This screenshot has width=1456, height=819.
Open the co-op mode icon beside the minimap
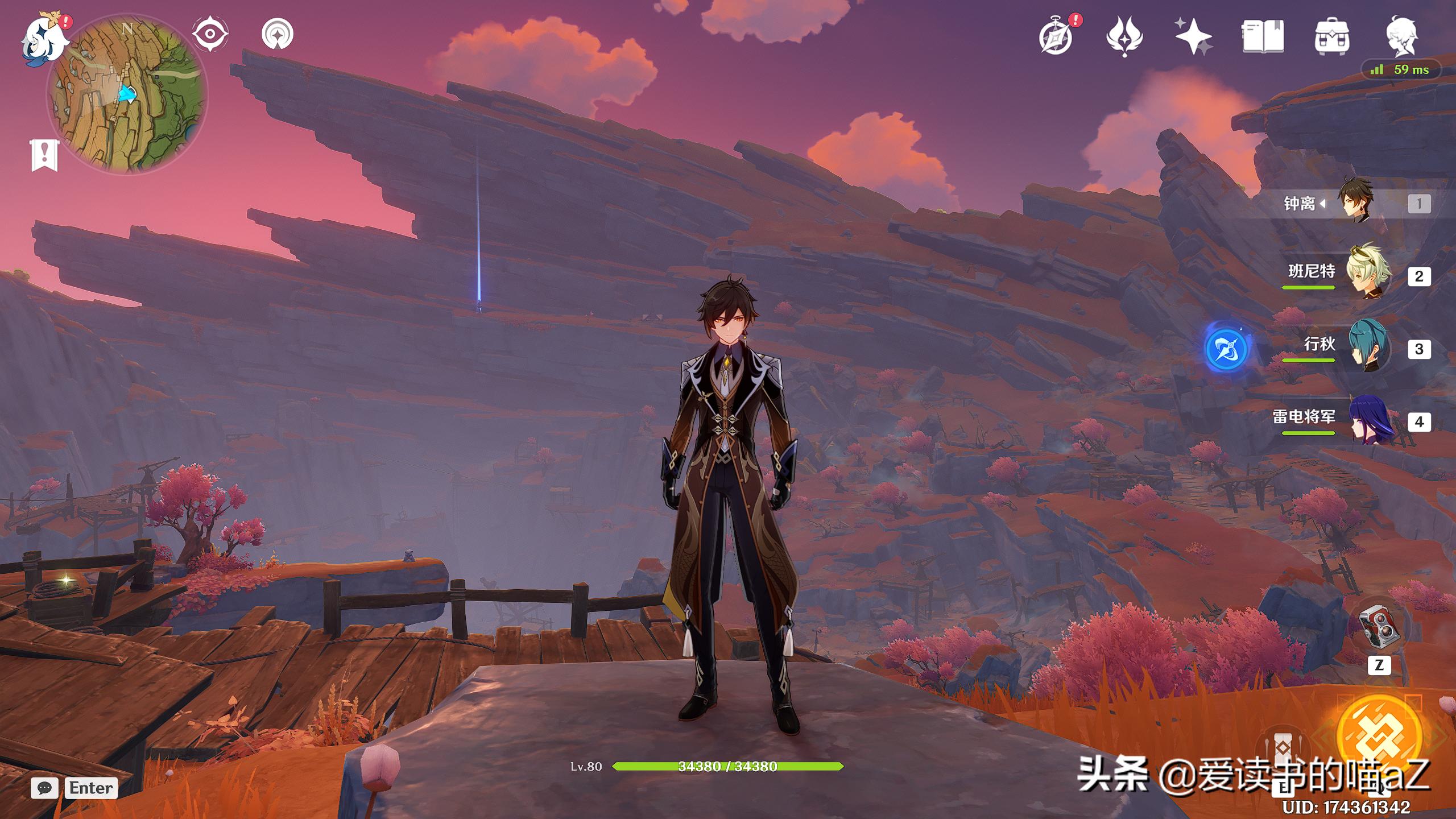pyautogui.click(x=278, y=34)
